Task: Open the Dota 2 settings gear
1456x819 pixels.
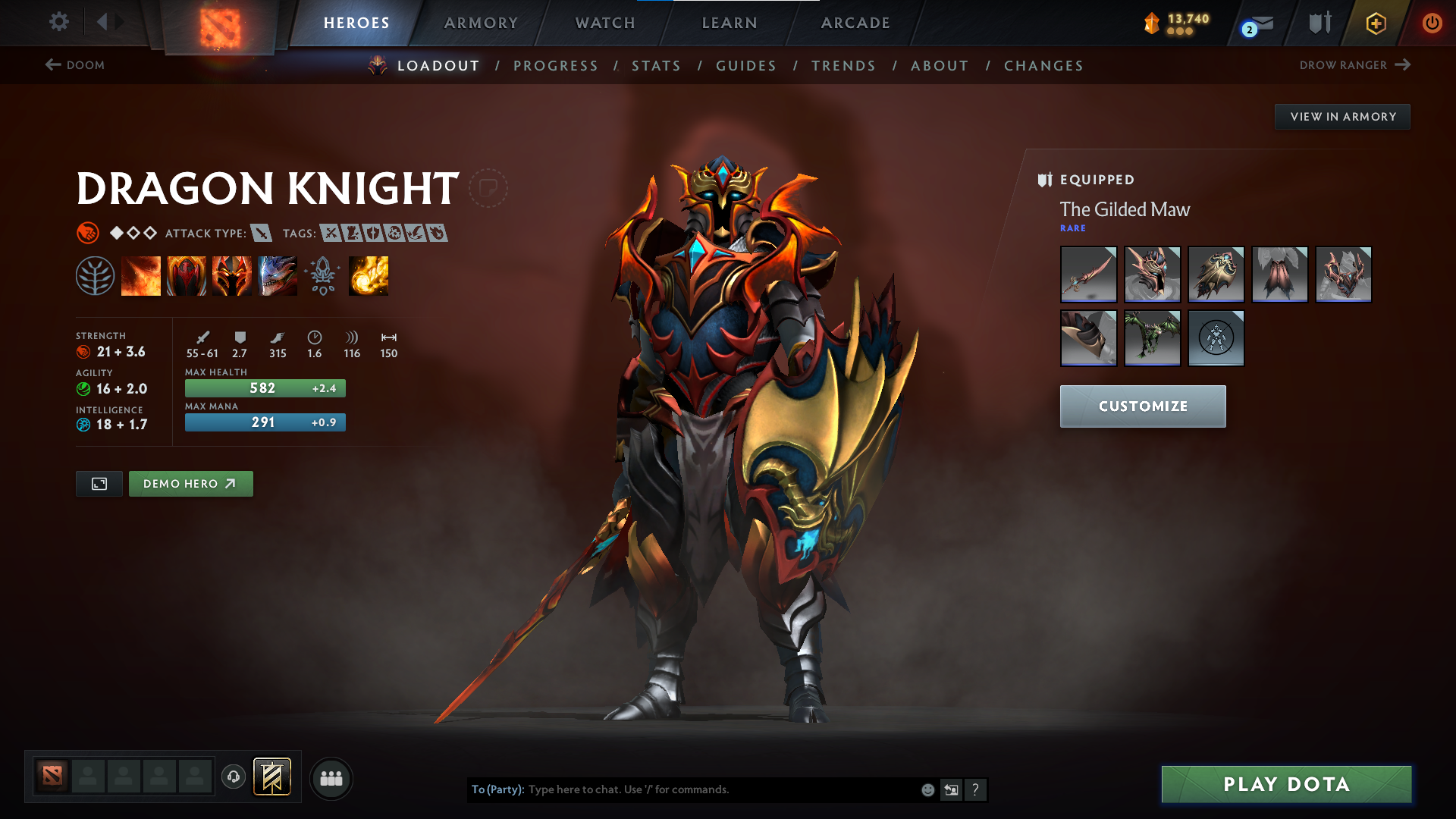Action: click(x=58, y=23)
